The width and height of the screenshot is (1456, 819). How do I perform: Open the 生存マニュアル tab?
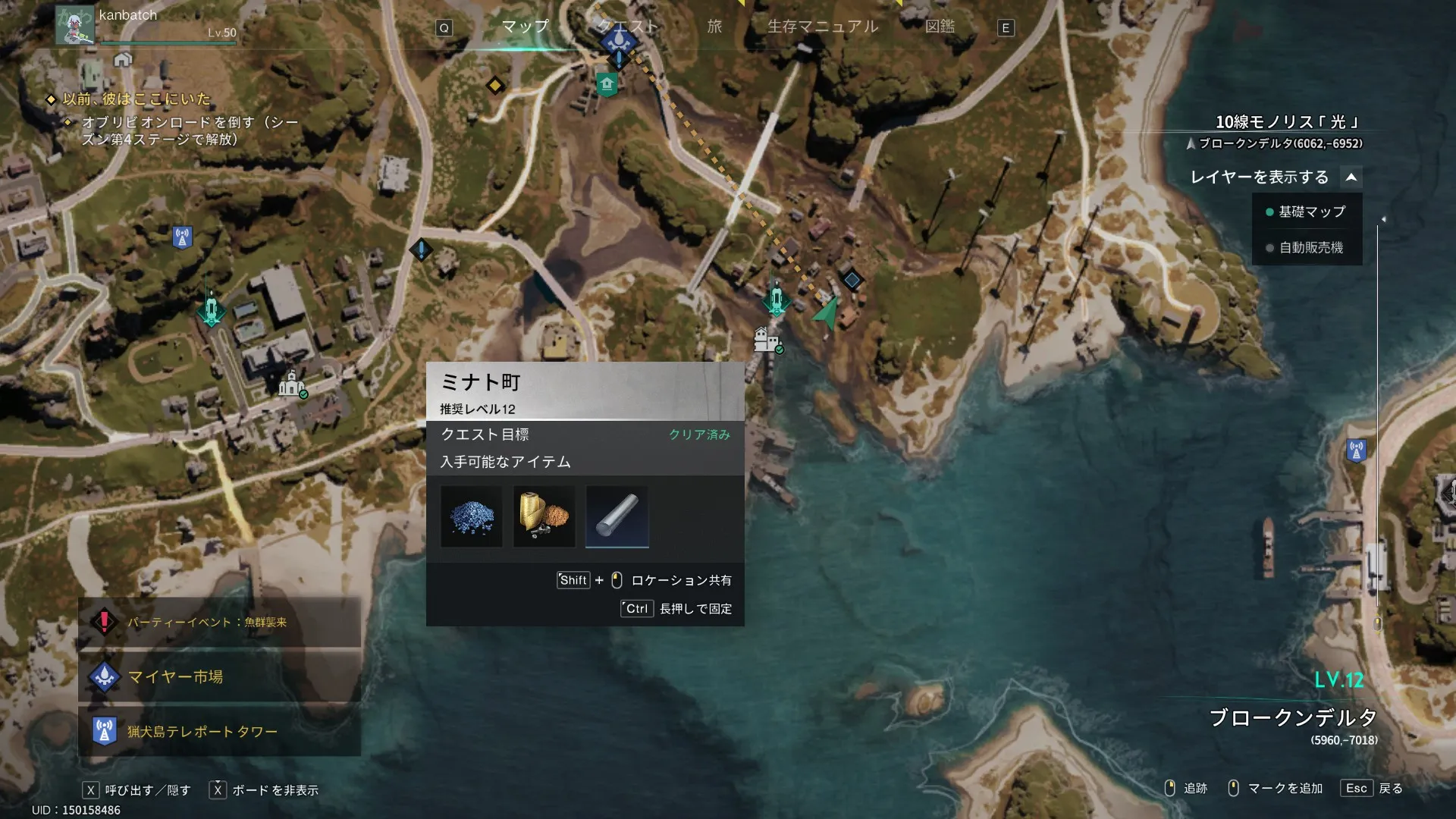click(823, 27)
